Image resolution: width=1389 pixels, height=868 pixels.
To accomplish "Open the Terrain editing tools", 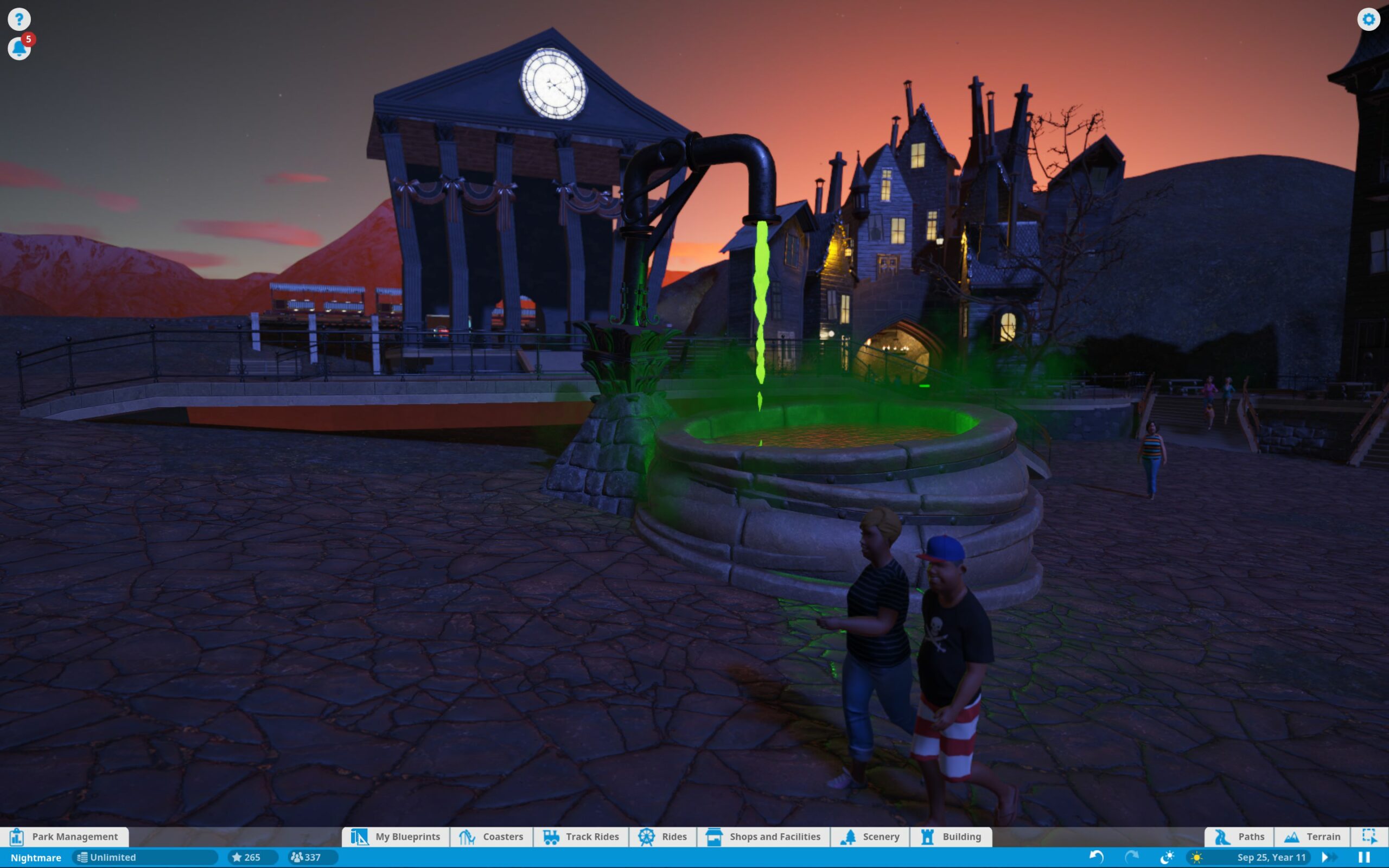I will tap(1312, 837).
